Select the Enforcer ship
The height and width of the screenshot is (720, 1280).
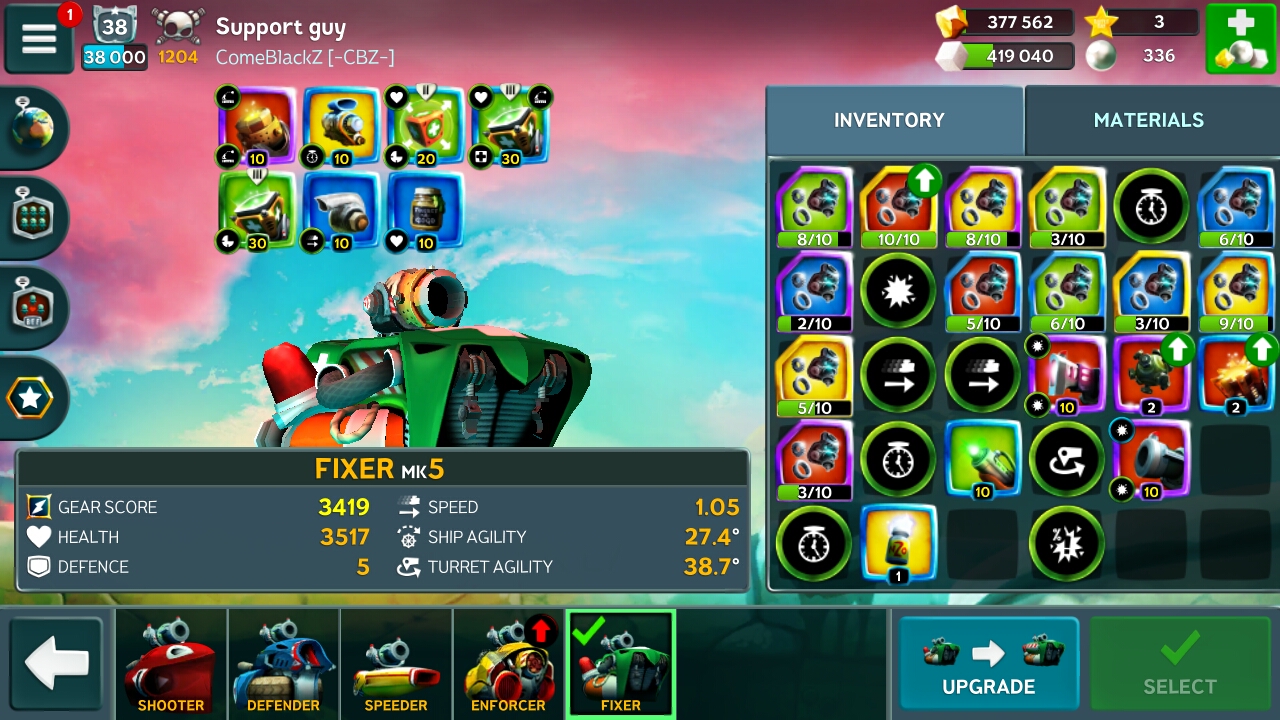tap(508, 663)
